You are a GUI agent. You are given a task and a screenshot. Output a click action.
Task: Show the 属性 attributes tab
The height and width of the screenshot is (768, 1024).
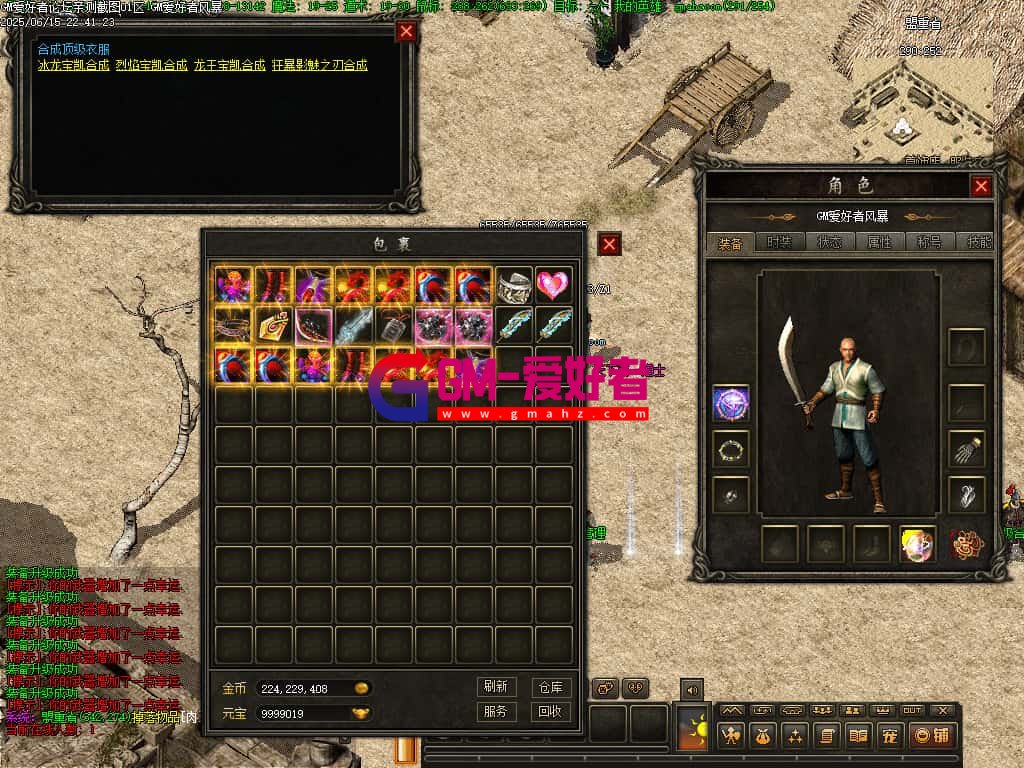(880, 242)
